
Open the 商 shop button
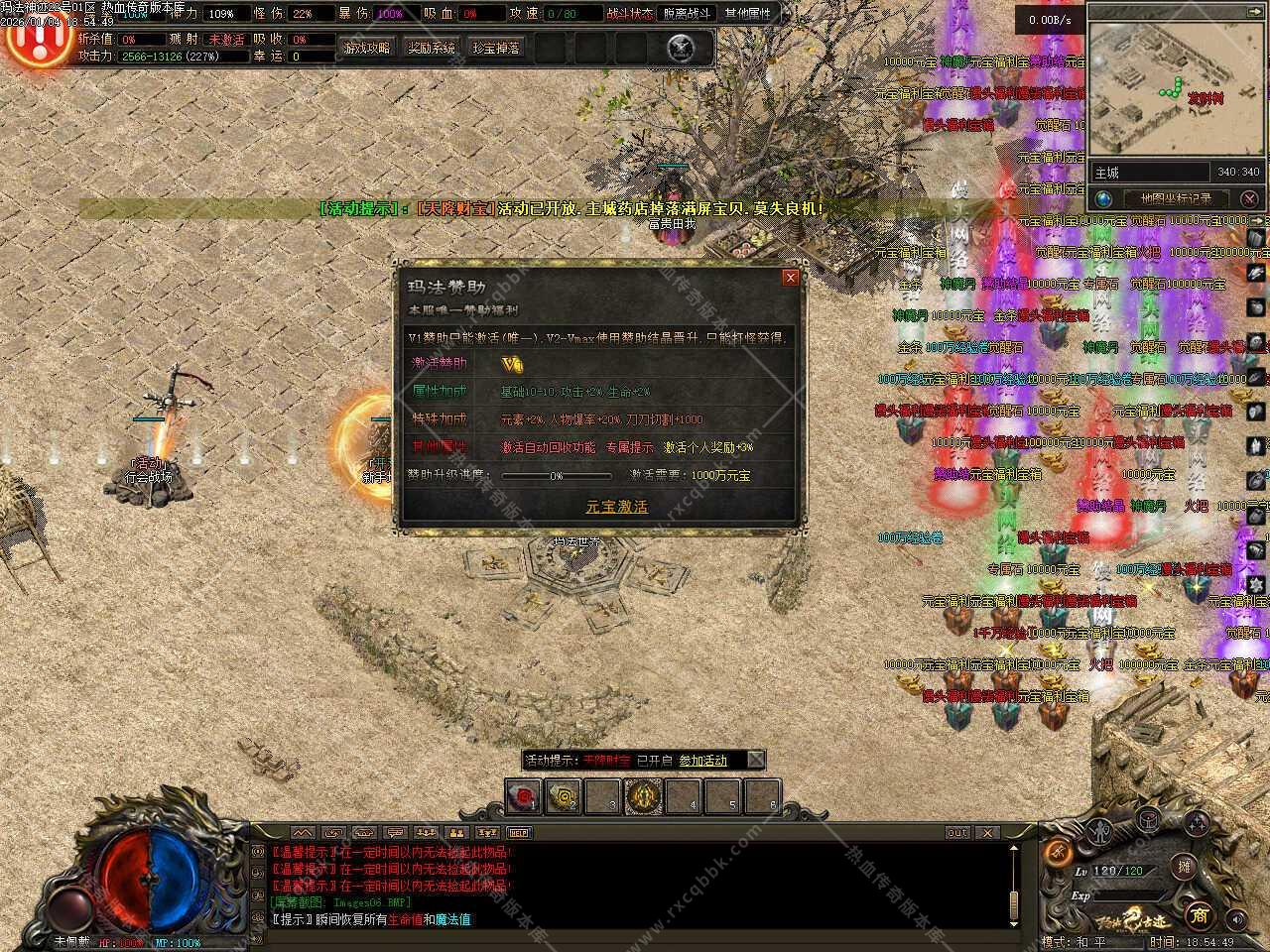(x=1200, y=912)
